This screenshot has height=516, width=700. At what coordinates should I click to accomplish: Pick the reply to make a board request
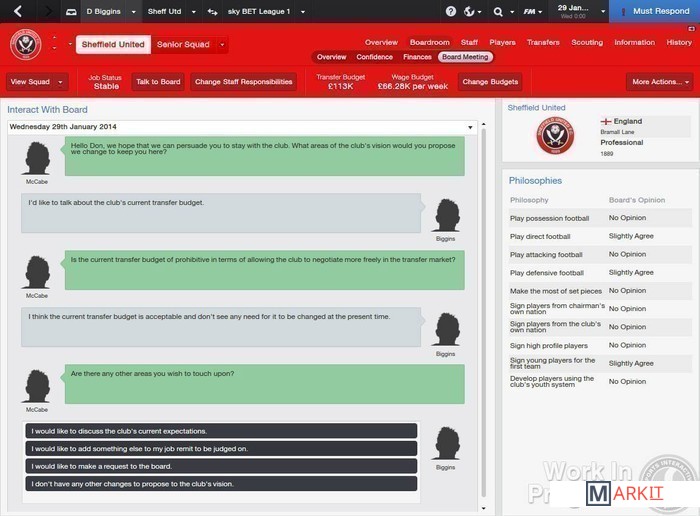[x=219, y=466]
